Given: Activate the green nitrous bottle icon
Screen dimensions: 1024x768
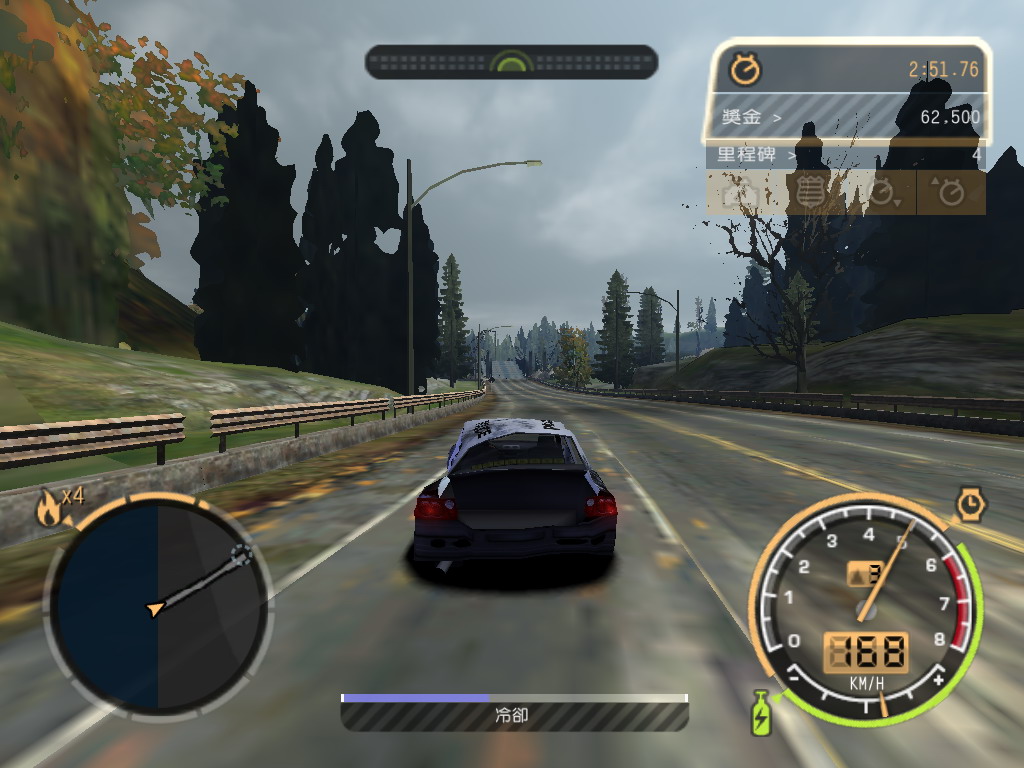Looking at the screenshot, I should (761, 713).
